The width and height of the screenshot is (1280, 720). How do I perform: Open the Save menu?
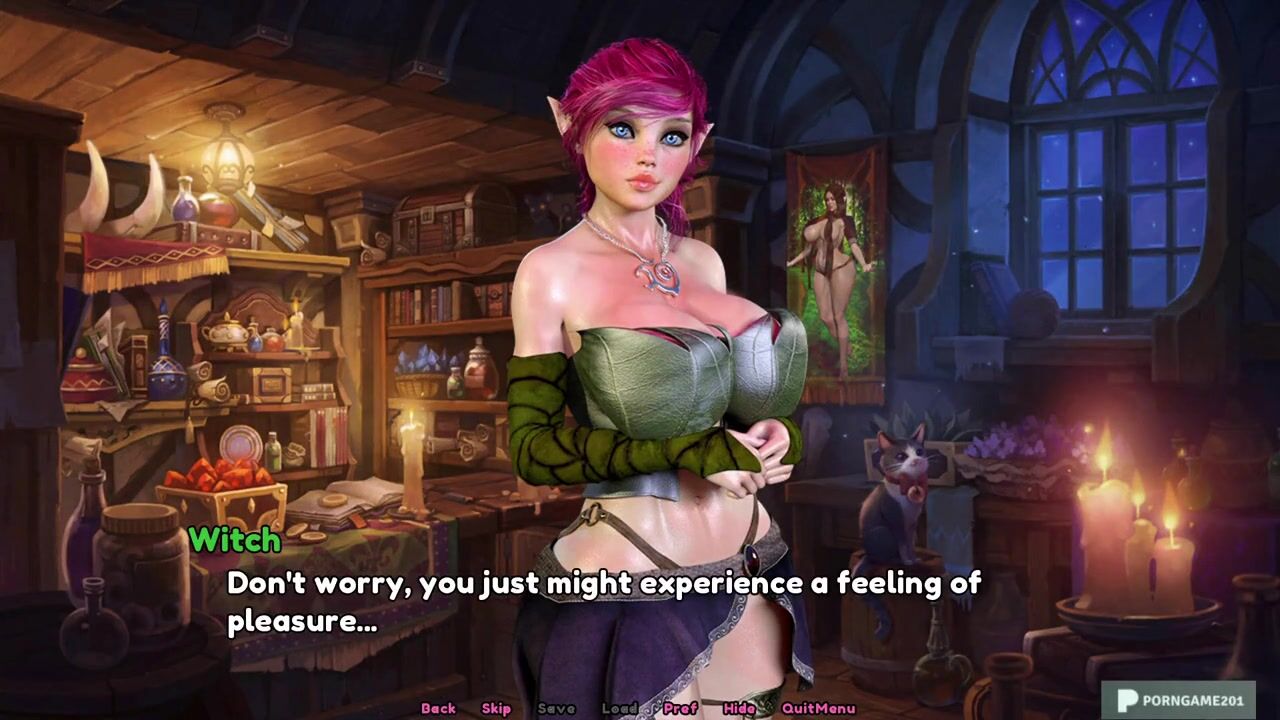coord(556,708)
